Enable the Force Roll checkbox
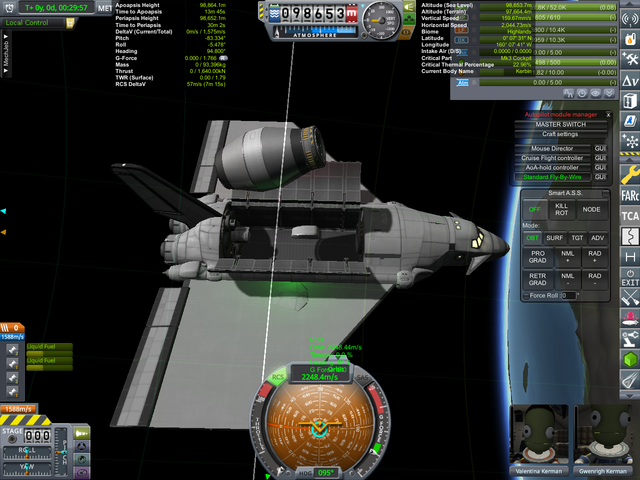The image size is (640, 480). click(527, 296)
